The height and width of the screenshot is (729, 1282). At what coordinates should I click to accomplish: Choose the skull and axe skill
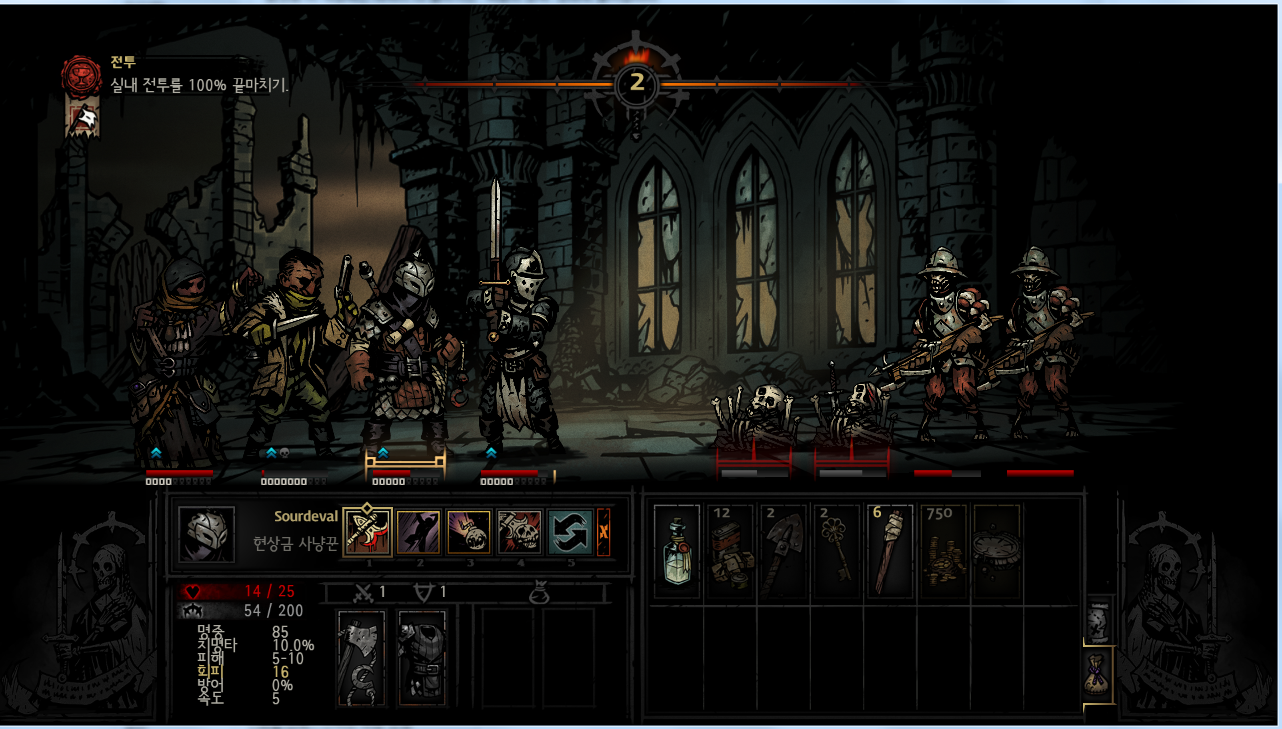519,531
